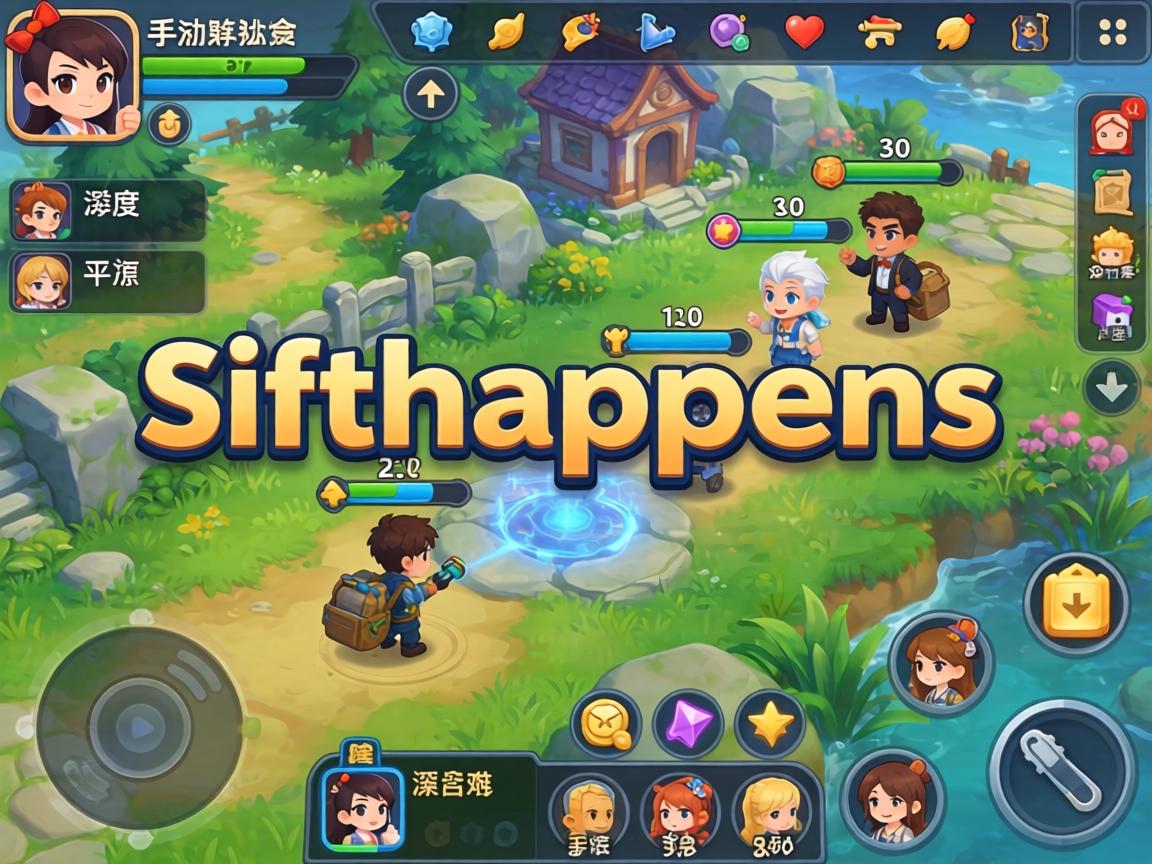1152x864 pixels.
Task: Open the purple orb icon
Action: click(729, 32)
